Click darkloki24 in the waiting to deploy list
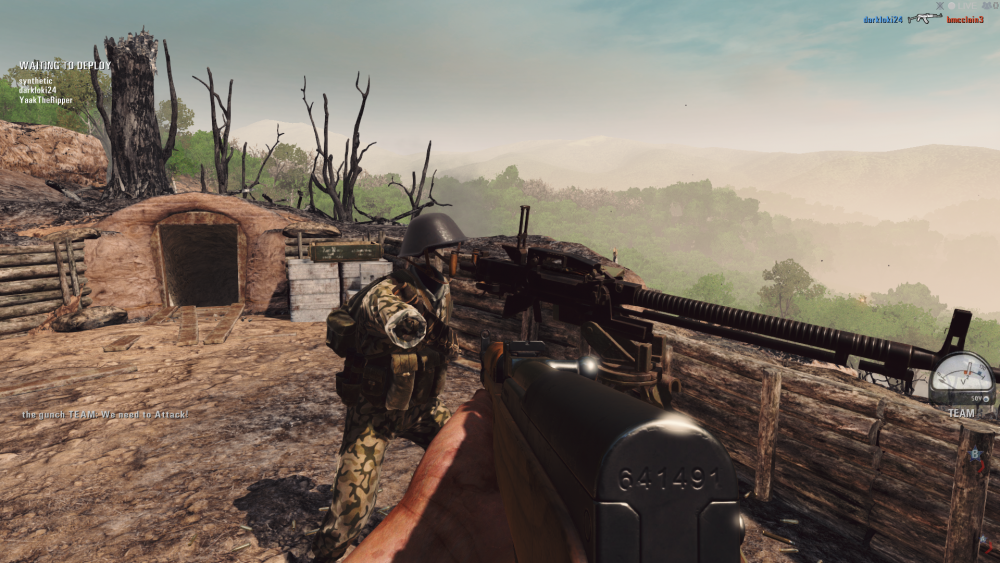The width and height of the screenshot is (1000, 563). click(39, 91)
